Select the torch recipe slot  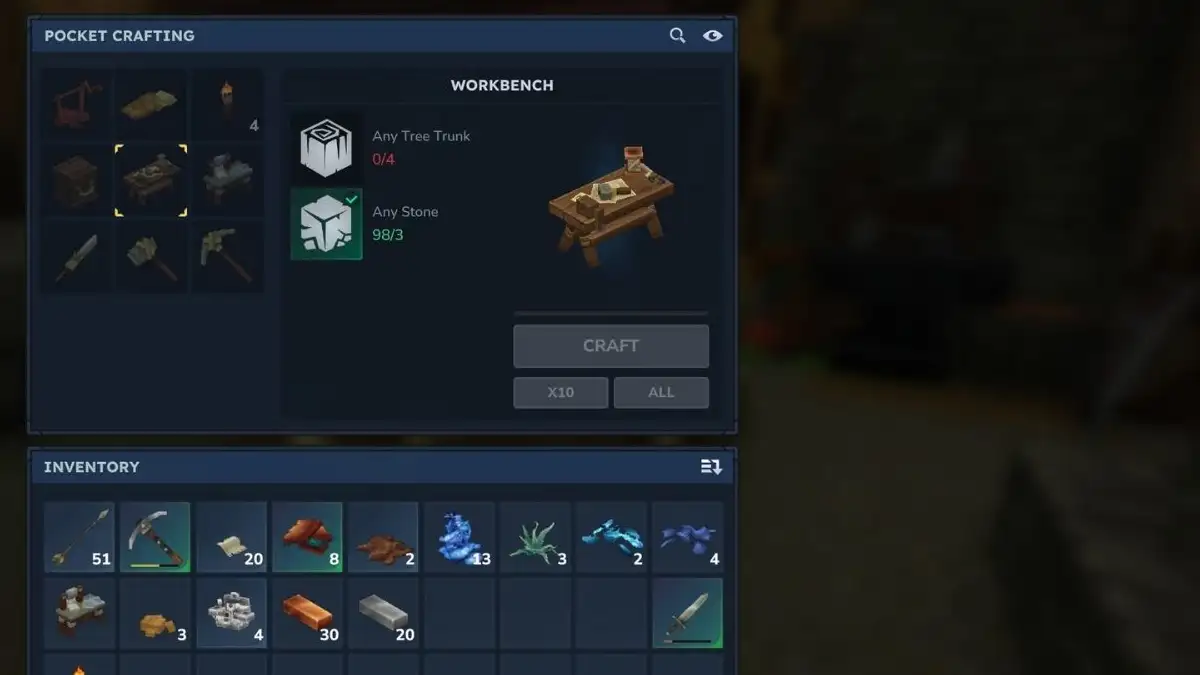coord(227,104)
